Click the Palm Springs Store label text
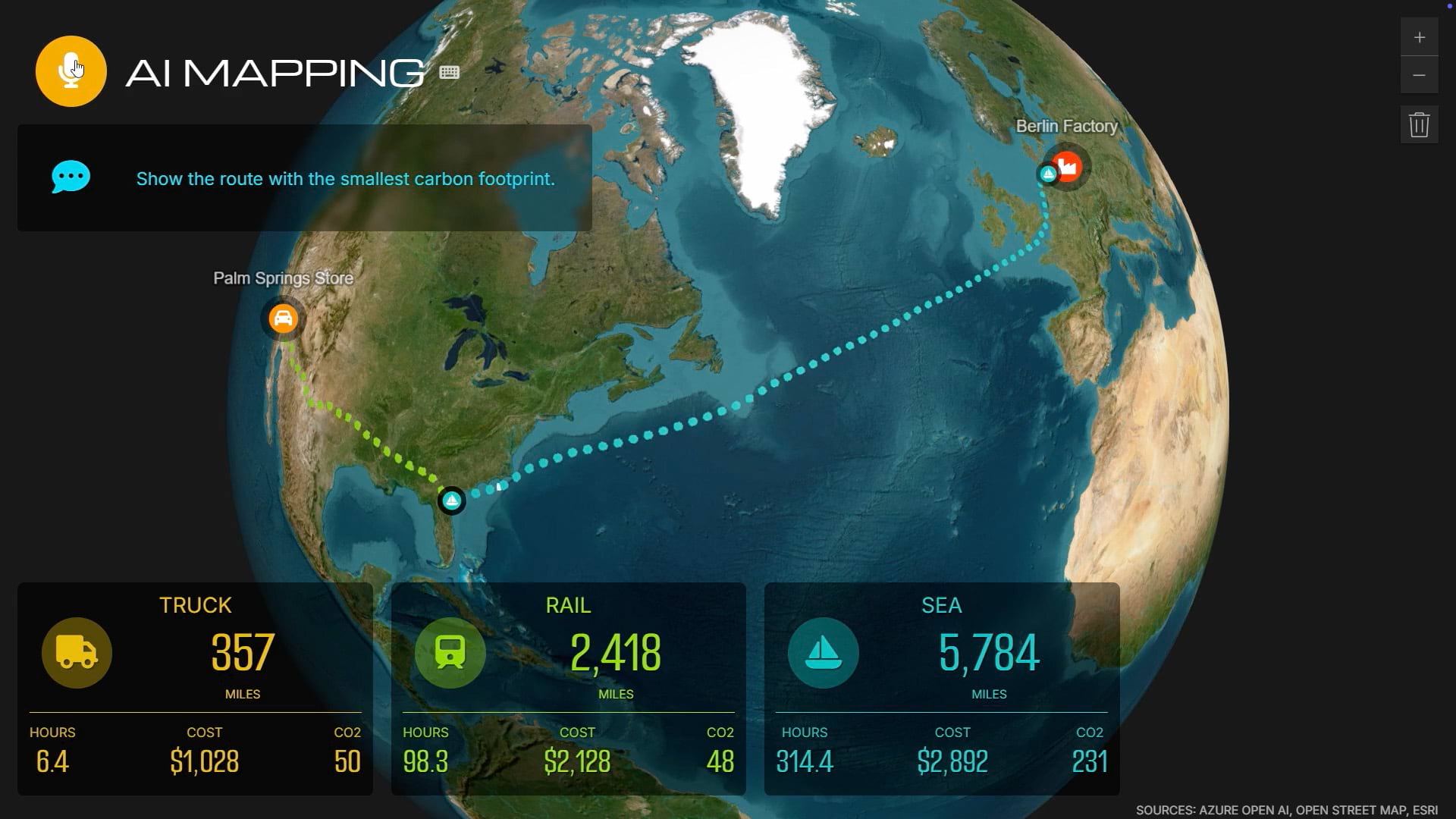 pyautogui.click(x=283, y=278)
